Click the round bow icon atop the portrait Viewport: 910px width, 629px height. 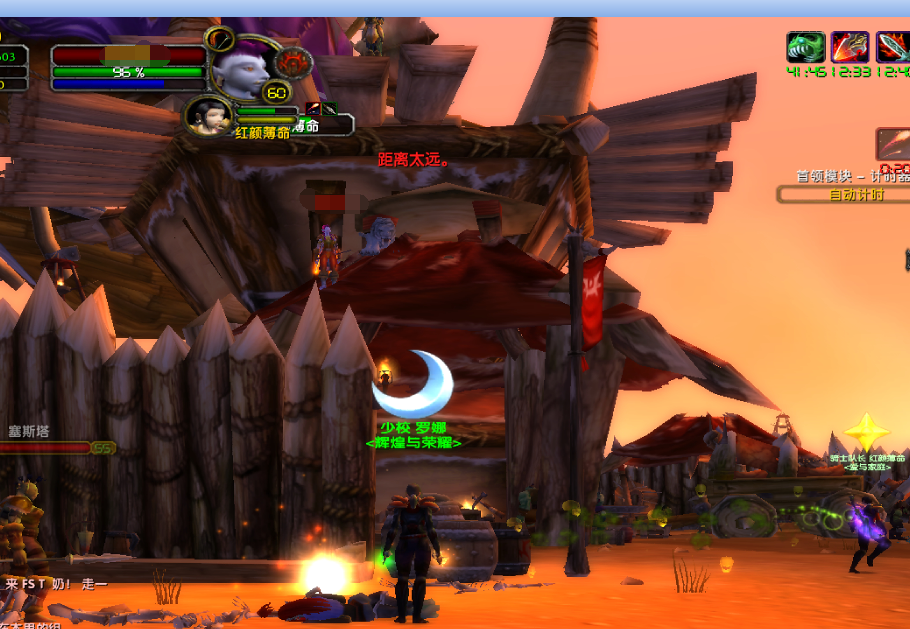pyautogui.click(x=220, y=40)
